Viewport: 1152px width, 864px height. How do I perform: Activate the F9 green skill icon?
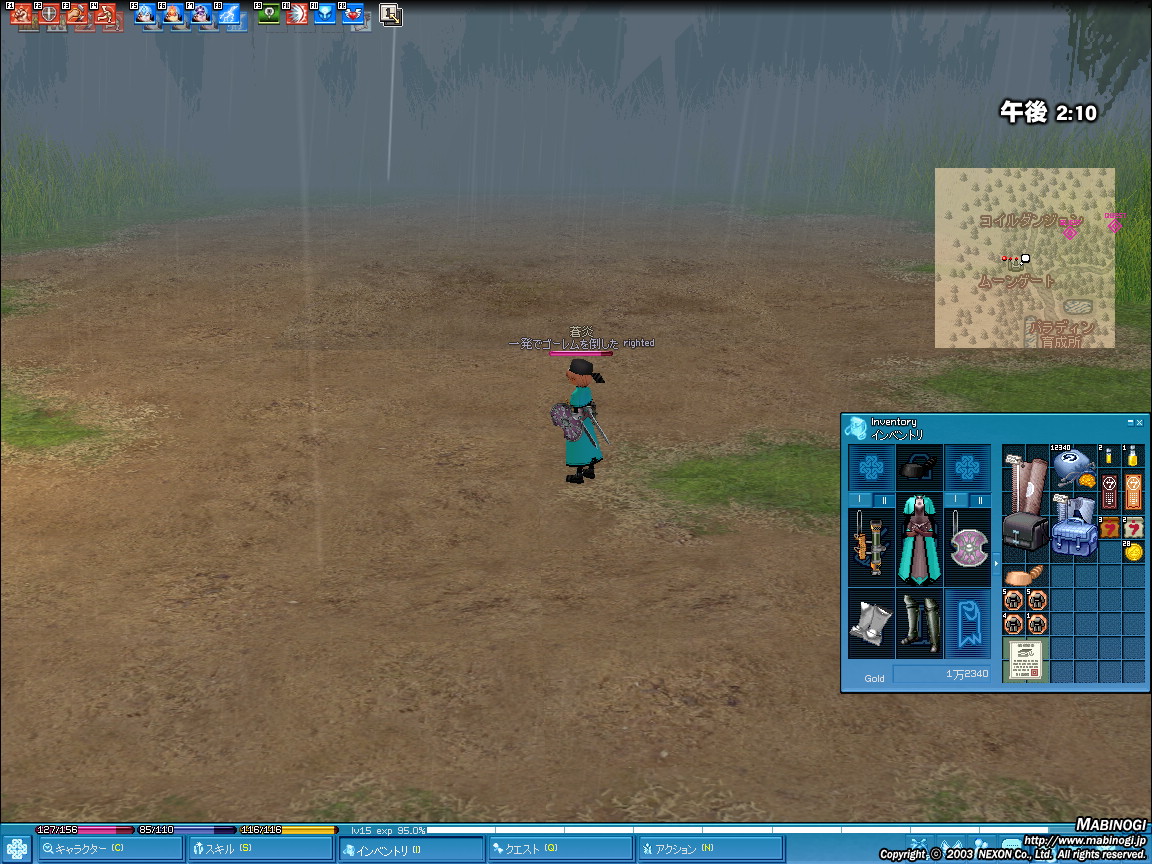(269, 15)
